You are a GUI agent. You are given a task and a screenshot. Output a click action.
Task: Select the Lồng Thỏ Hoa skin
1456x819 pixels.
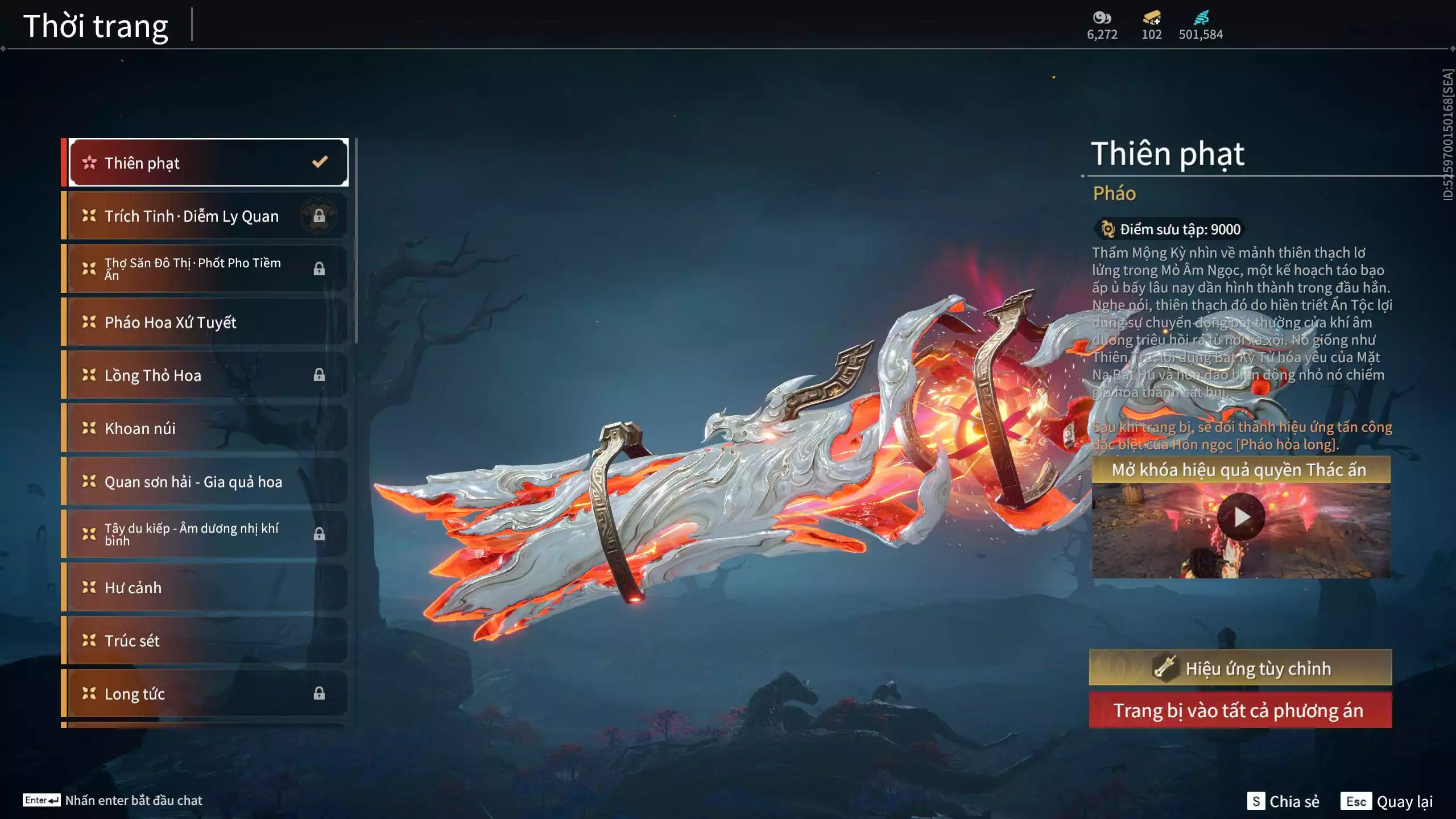(208, 375)
